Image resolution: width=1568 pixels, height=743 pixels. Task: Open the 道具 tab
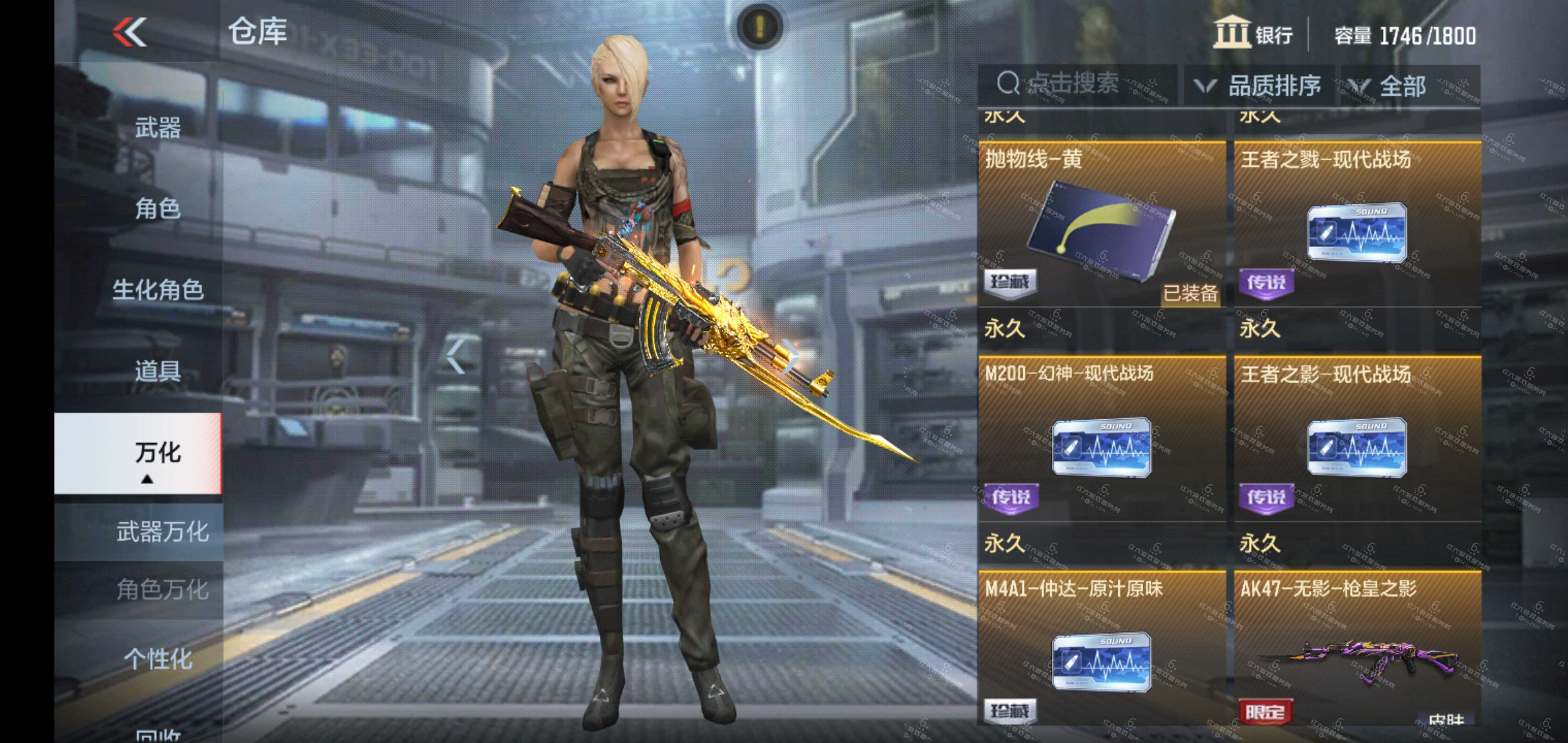pyautogui.click(x=157, y=371)
